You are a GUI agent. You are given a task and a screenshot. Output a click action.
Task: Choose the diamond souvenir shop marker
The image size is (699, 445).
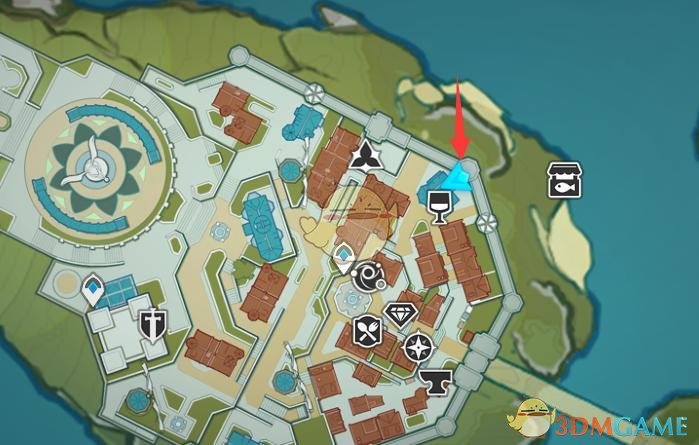pyautogui.click(x=400, y=315)
